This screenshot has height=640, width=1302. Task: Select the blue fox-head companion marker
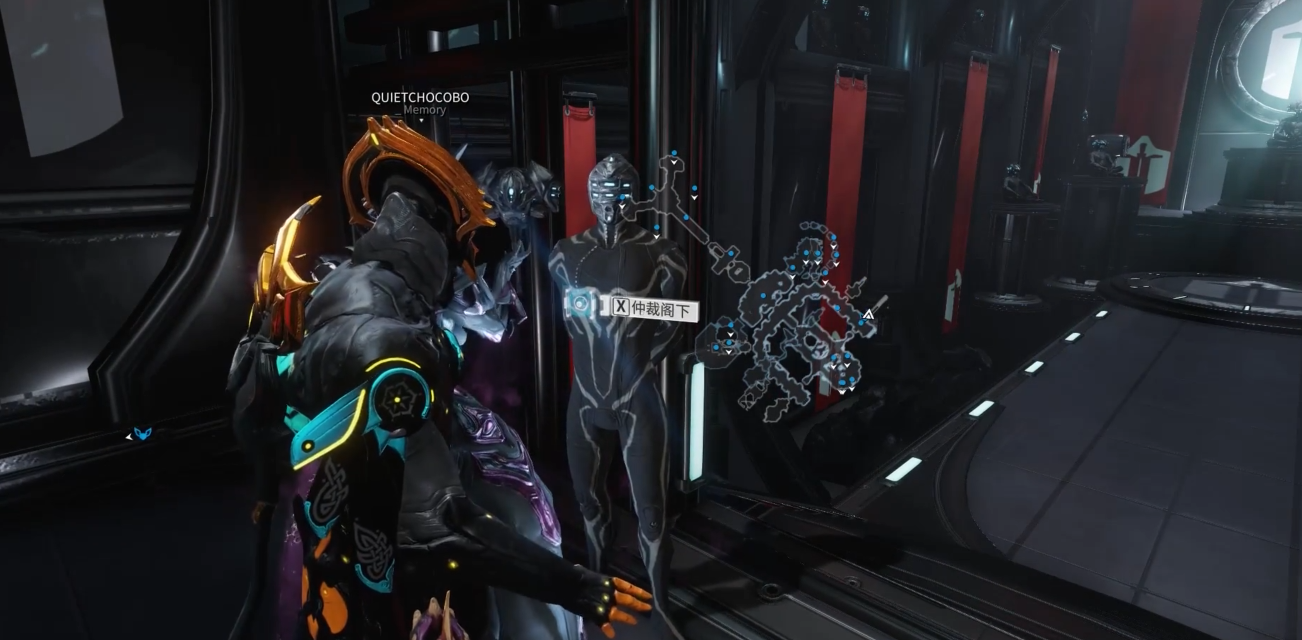pos(142,434)
